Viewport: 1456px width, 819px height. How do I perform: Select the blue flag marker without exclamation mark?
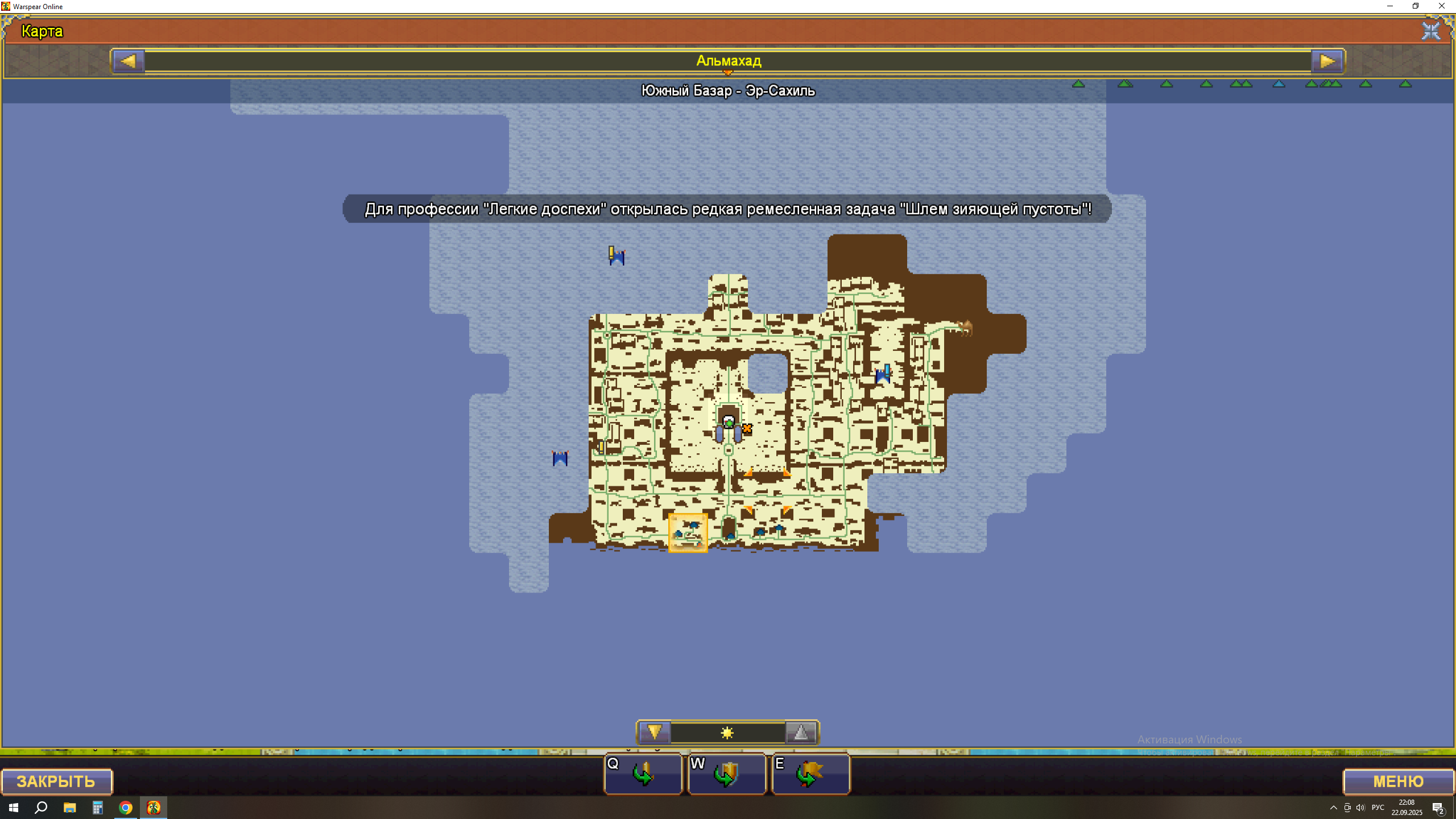point(560,458)
